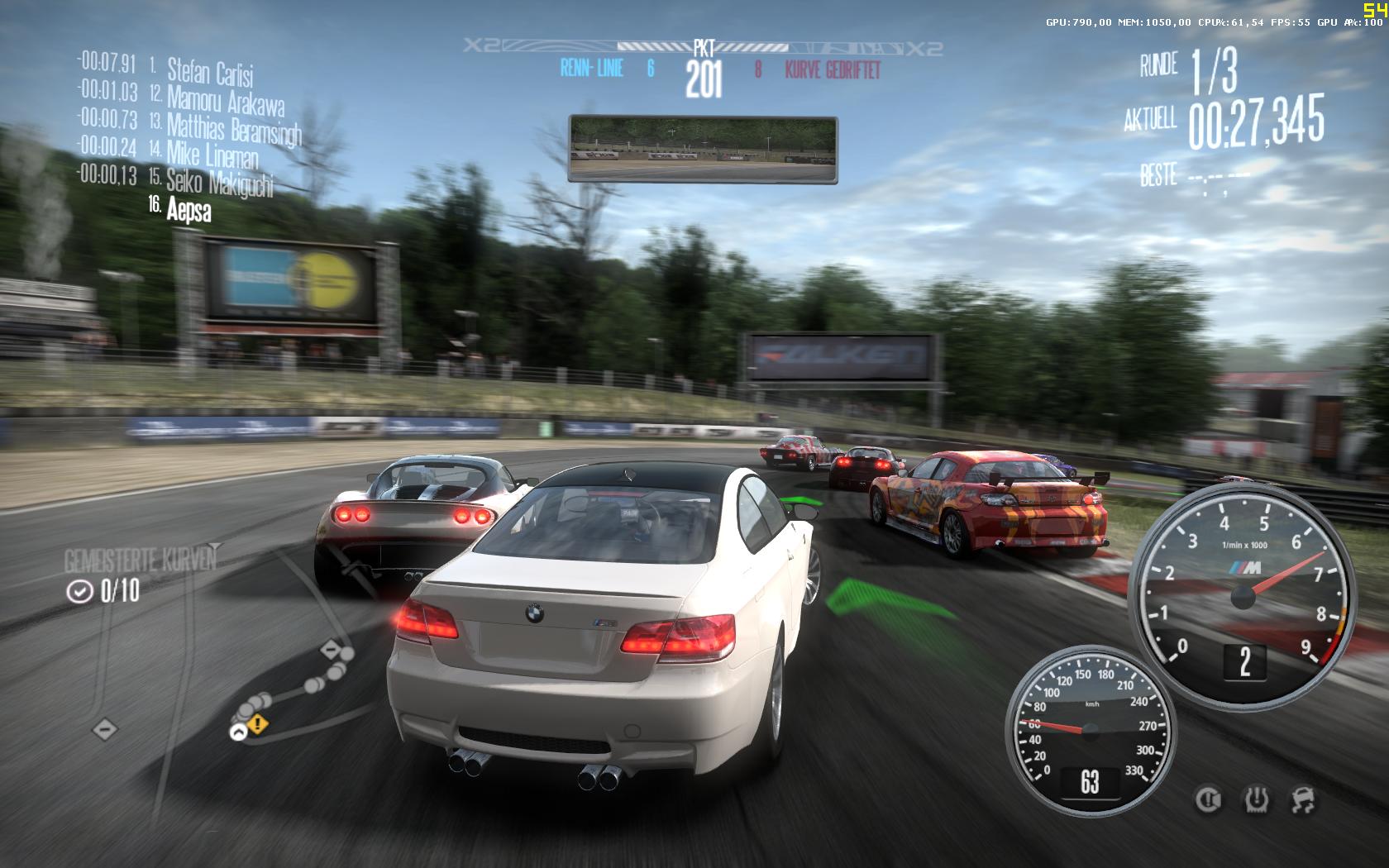Select Stefan Carlisi in the standings list

pos(210,71)
